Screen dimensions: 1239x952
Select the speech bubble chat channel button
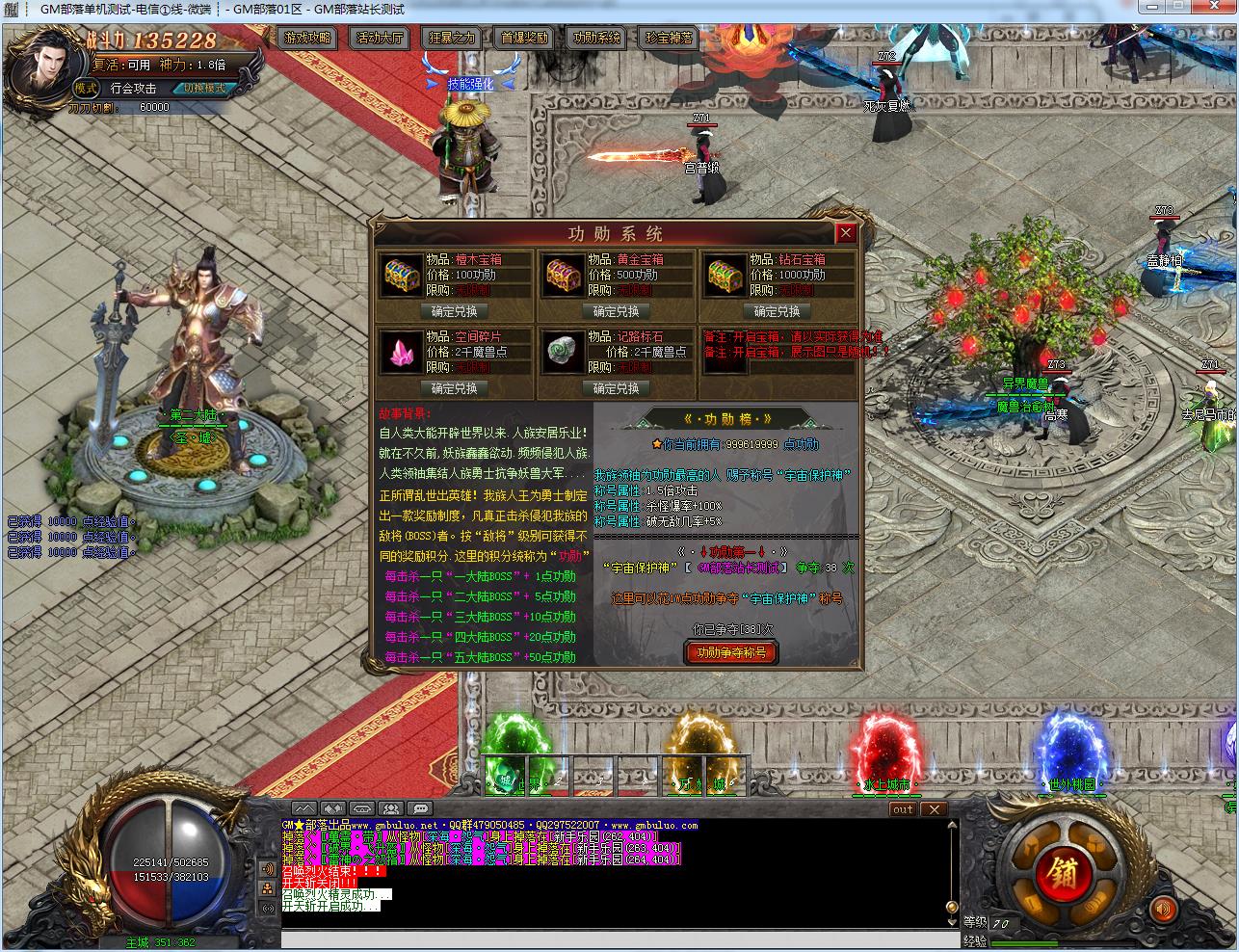click(x=419, y=808)
